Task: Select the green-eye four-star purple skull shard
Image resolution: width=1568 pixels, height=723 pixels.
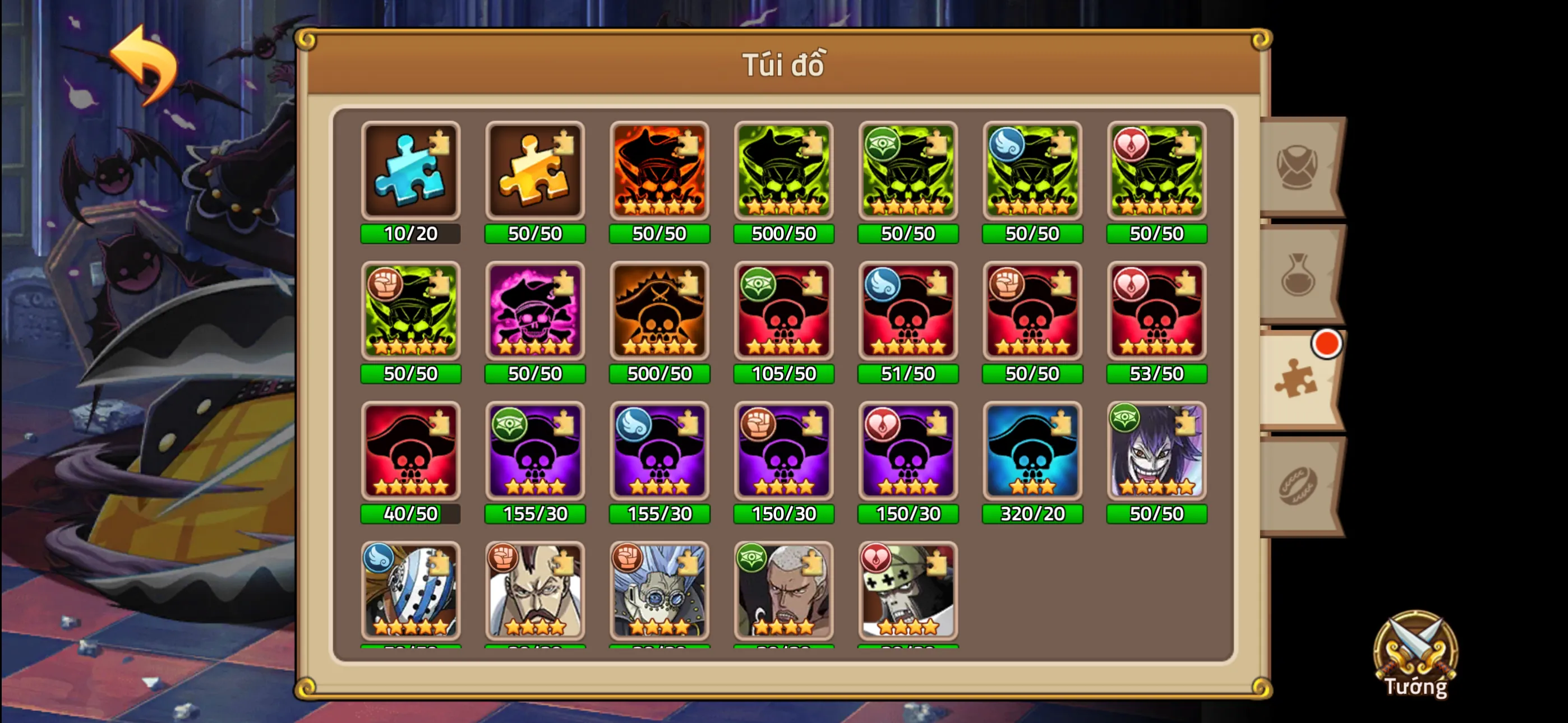Action: (x=536, y=453)
